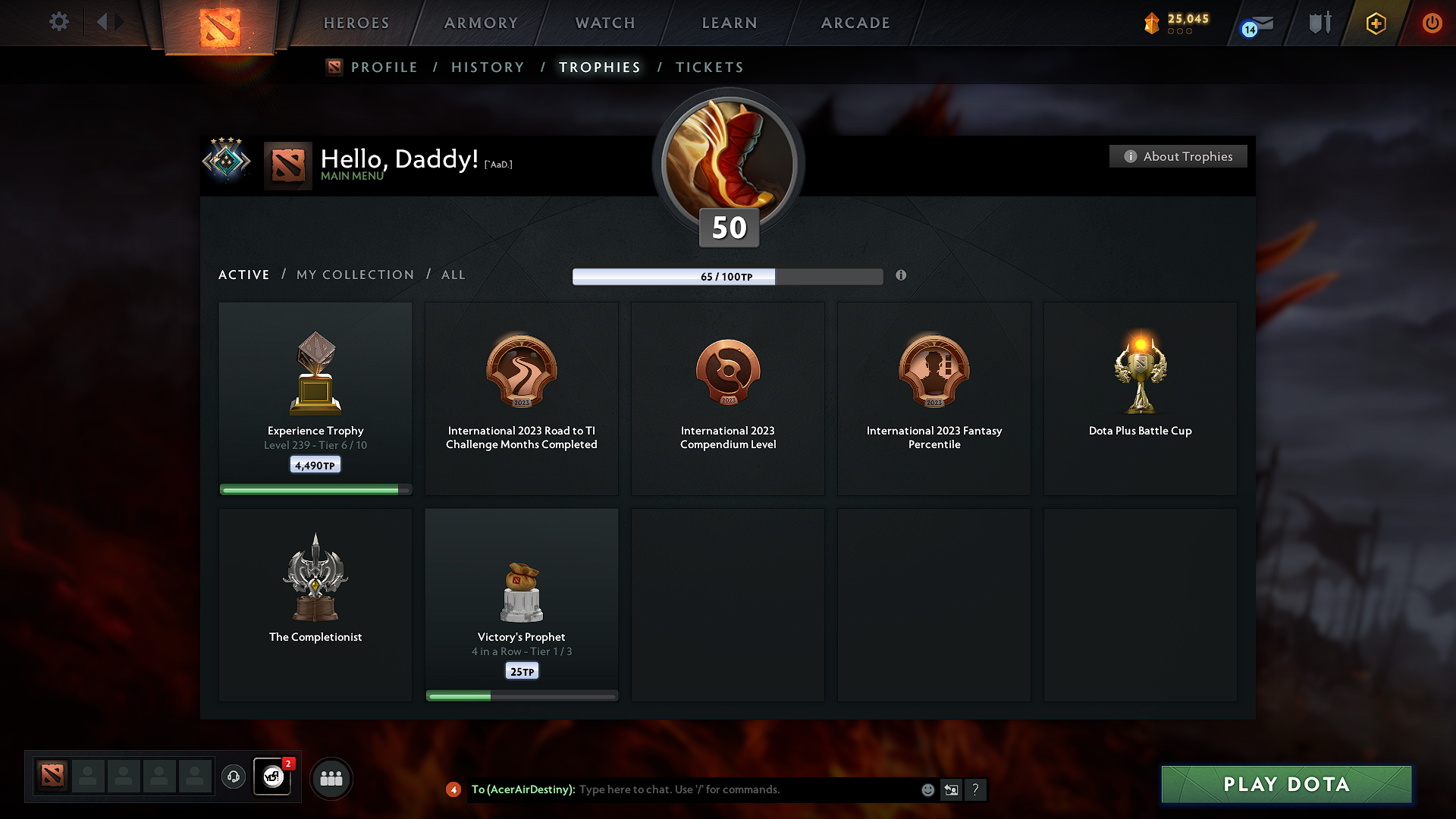The width and height of the screenshot is (1456, 819).
Task: Open the mail inbox showing 14 notifications
Action: tap(1255, 23)
